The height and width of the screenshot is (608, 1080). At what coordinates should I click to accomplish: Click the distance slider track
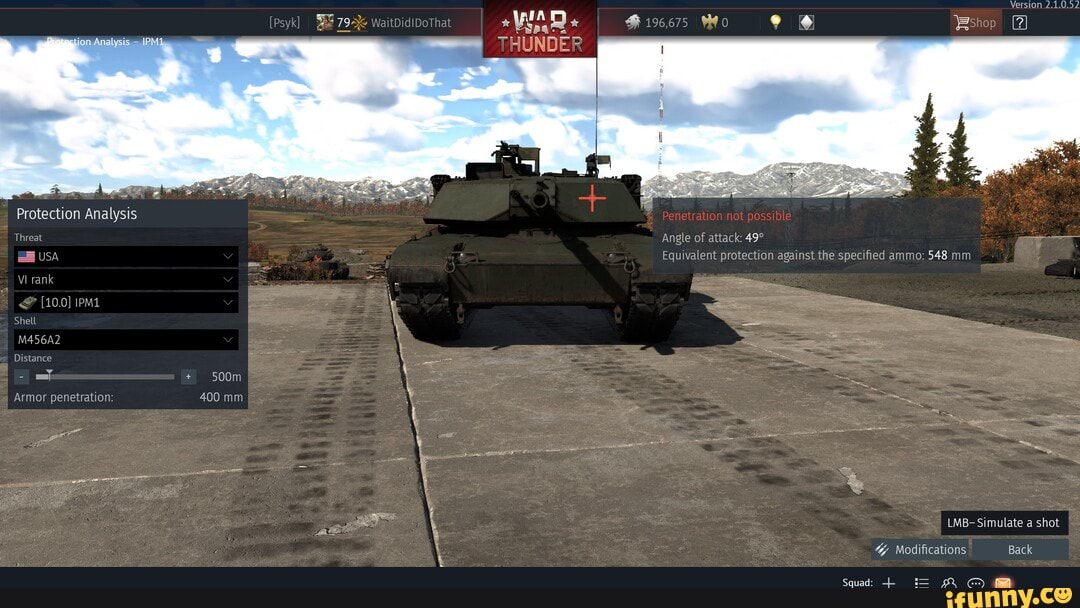[x=110, y=377]
